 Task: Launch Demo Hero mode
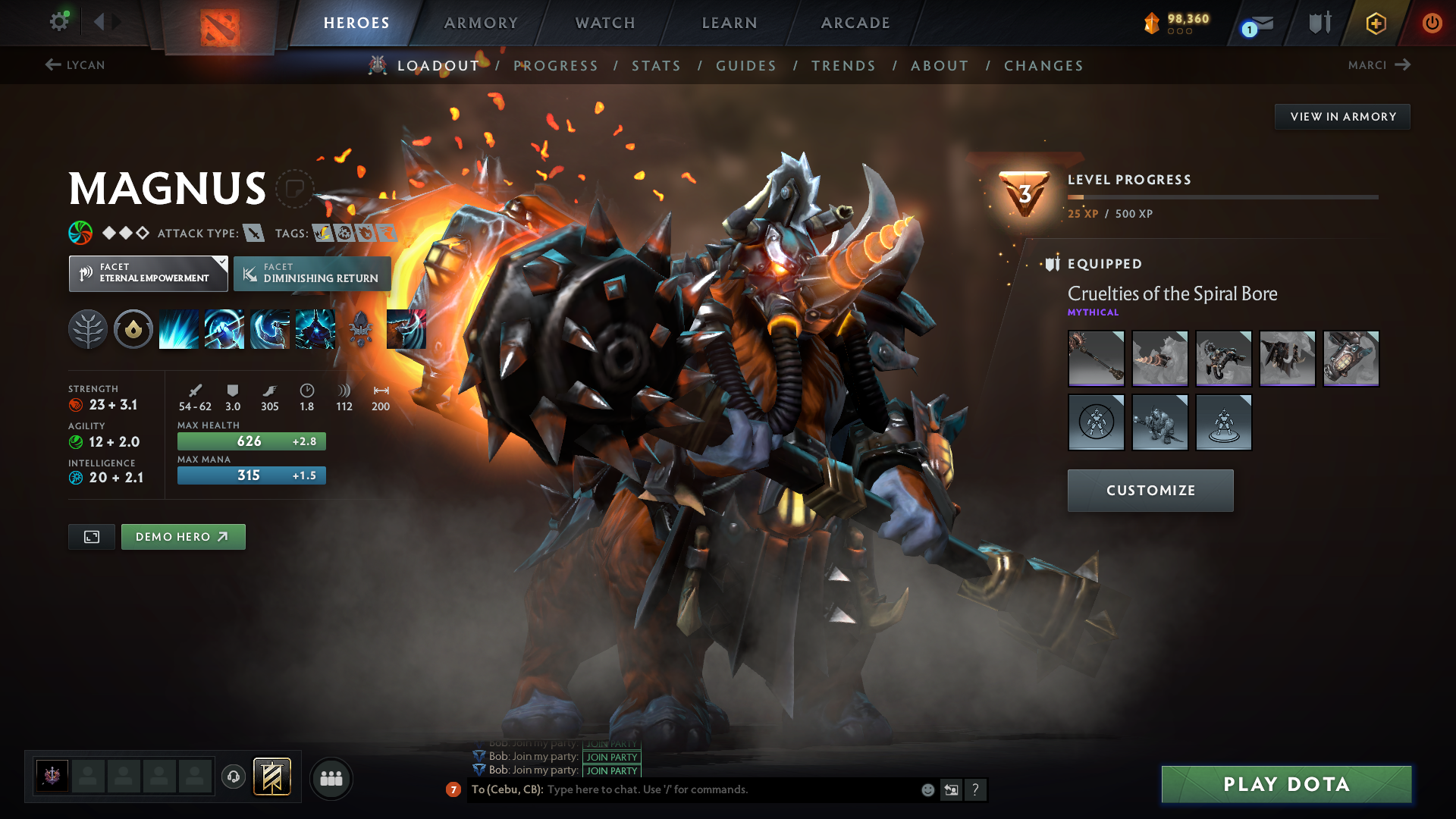coord(183,537)
